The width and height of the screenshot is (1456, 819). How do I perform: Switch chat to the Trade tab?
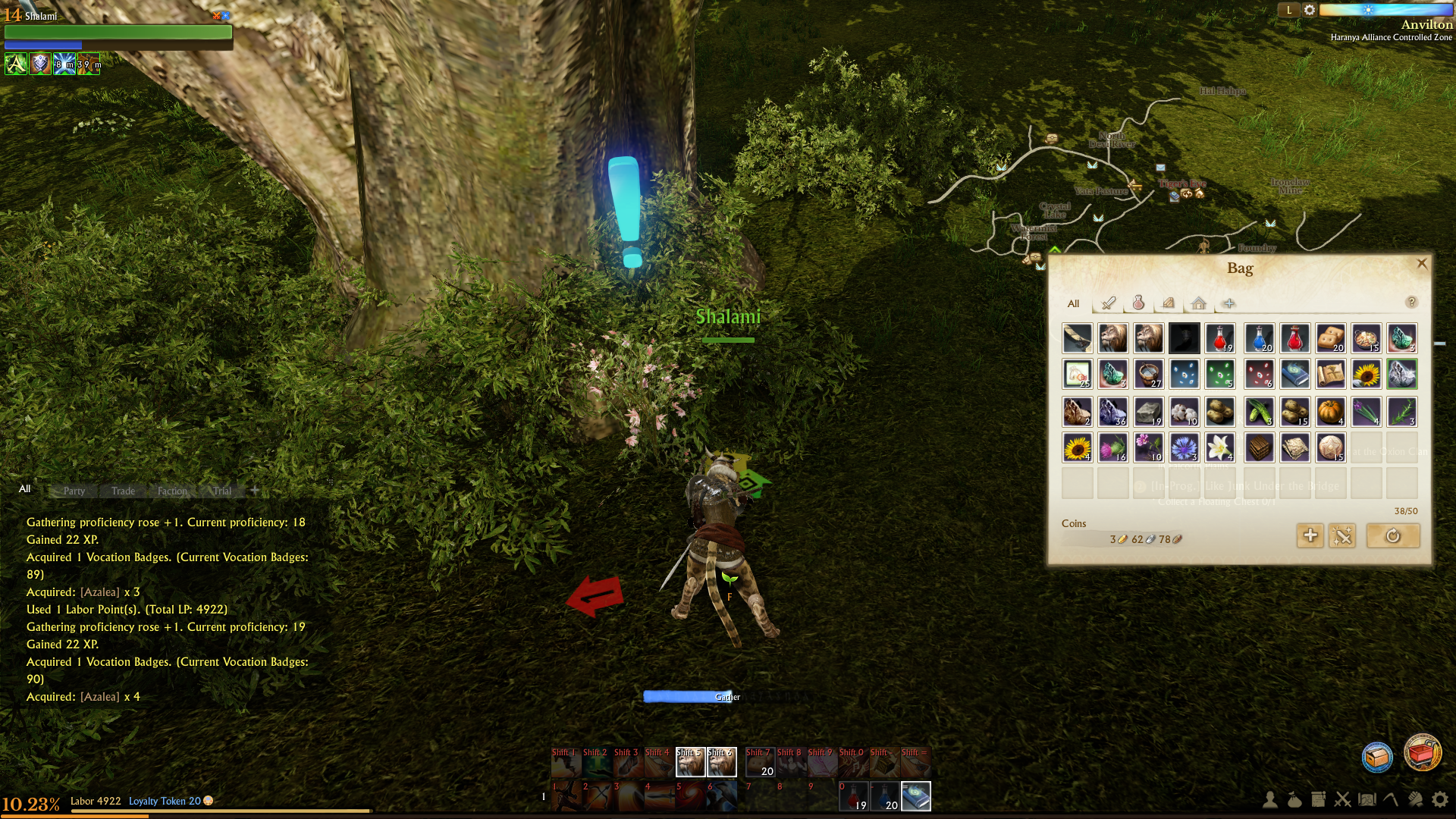[x=123, y=491]
